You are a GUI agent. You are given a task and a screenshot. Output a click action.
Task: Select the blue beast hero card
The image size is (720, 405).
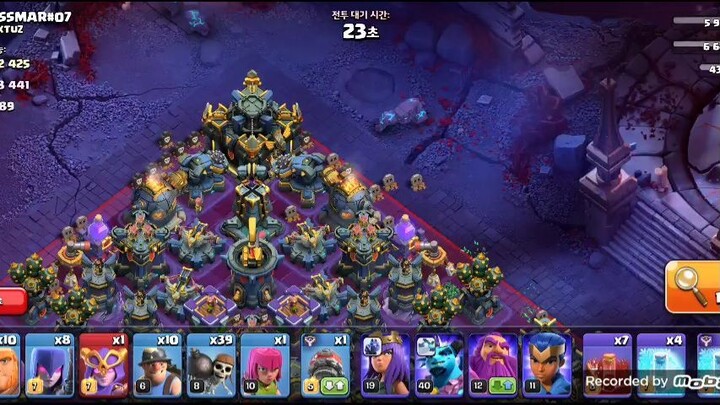pos(439,366)
